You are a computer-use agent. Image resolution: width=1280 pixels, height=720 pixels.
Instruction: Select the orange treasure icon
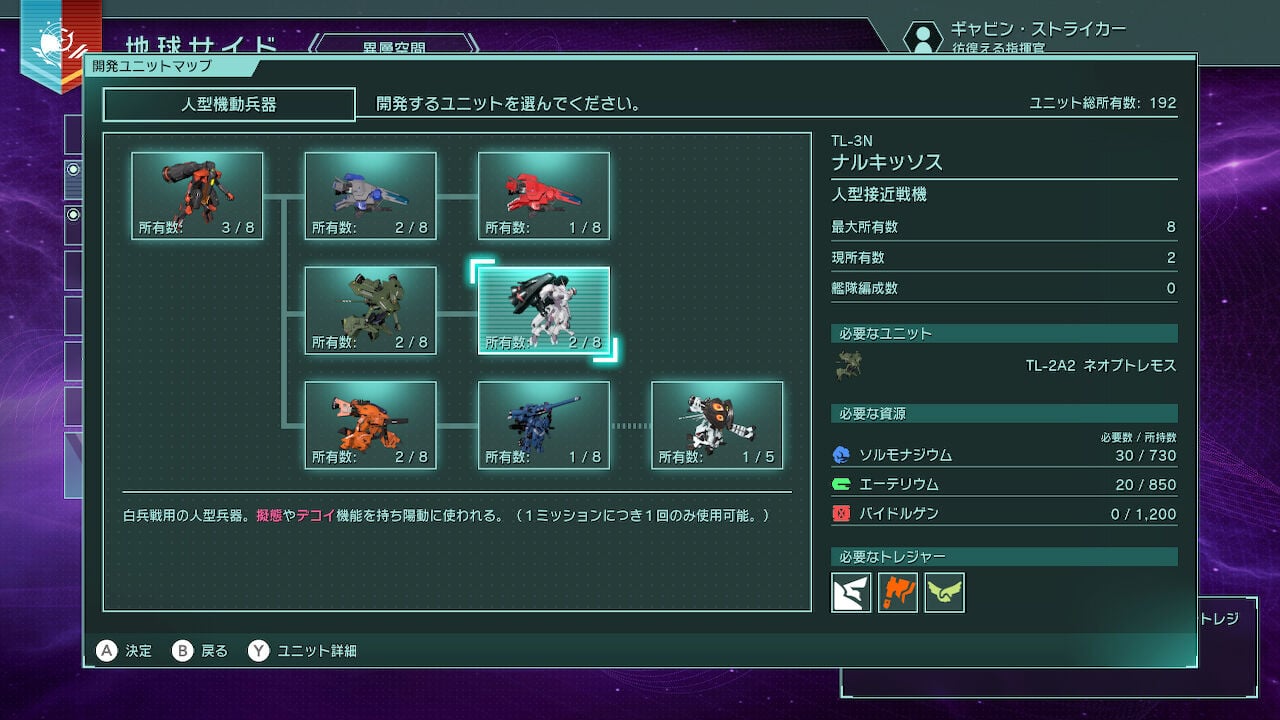point(898,592)
